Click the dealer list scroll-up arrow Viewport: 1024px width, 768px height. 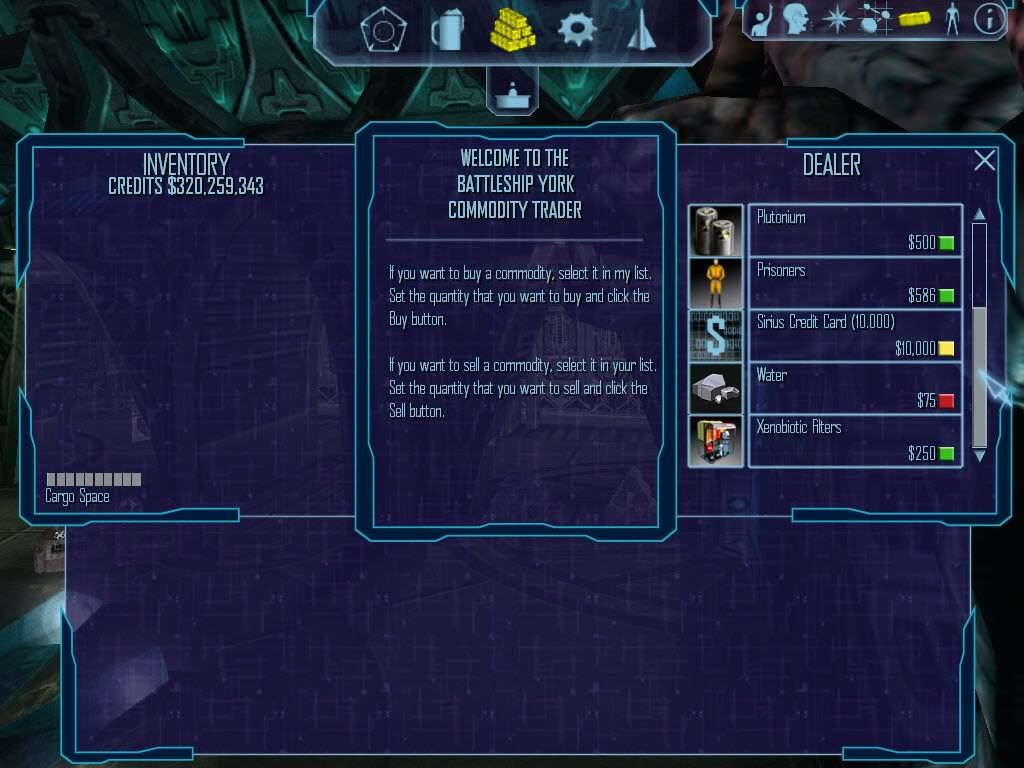(980, 214)
